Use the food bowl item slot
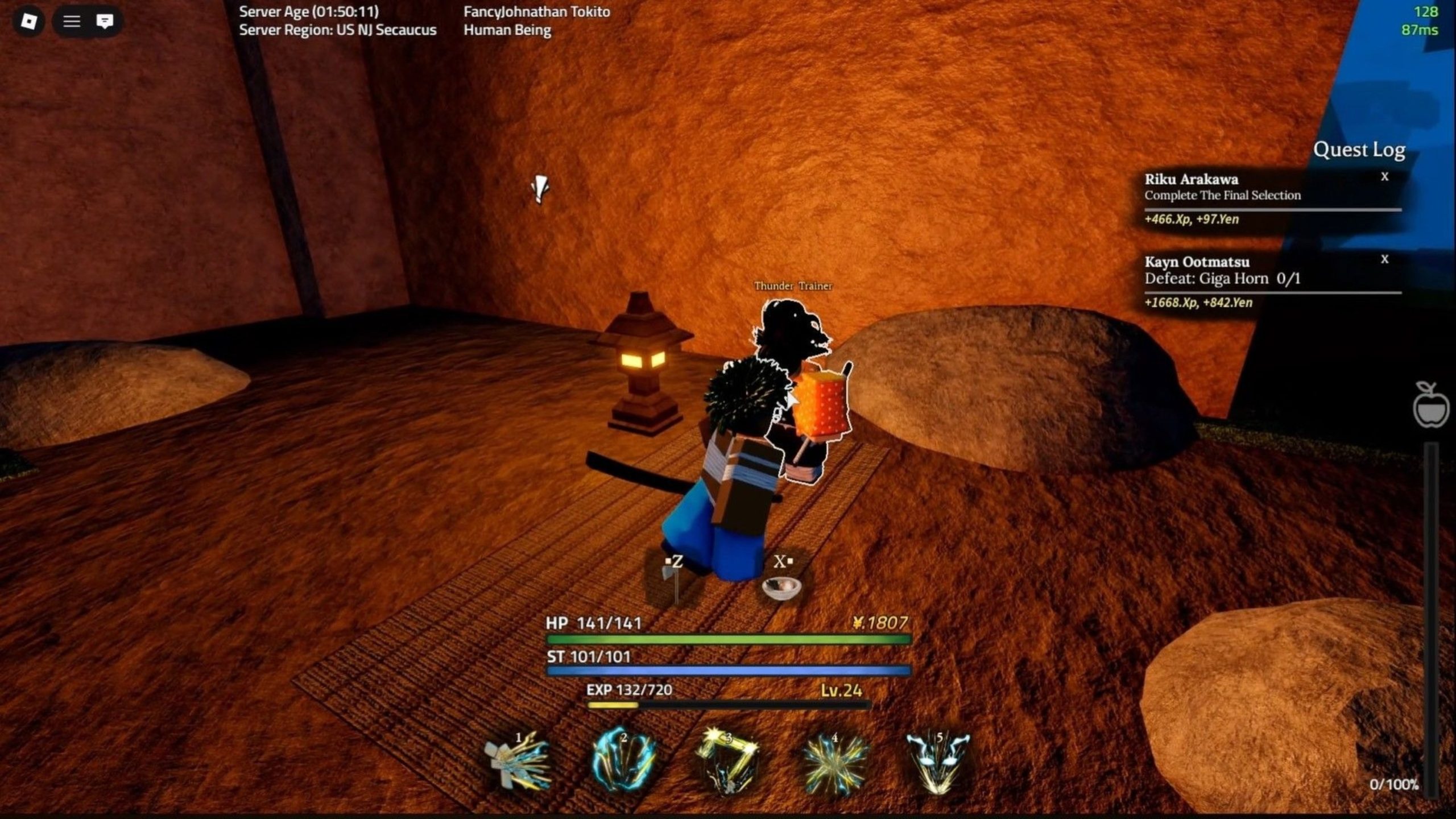Image resolution: width=1456 pixels, height=819 pixels. click(x=781, y=585)
